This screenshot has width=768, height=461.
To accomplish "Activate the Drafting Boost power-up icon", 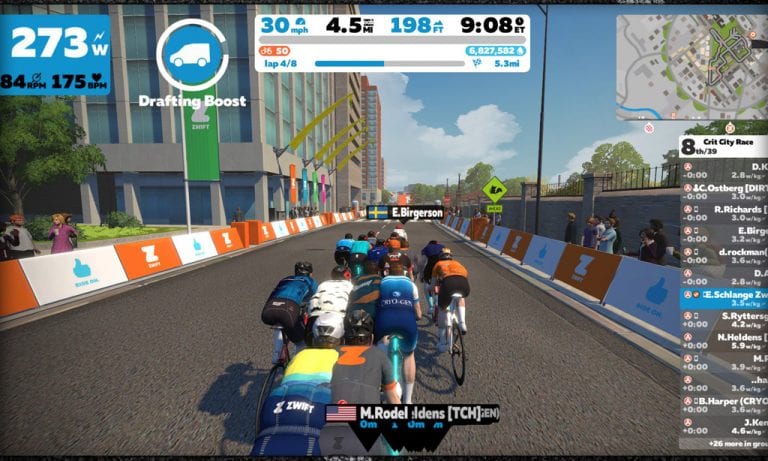I will point(192,54).
